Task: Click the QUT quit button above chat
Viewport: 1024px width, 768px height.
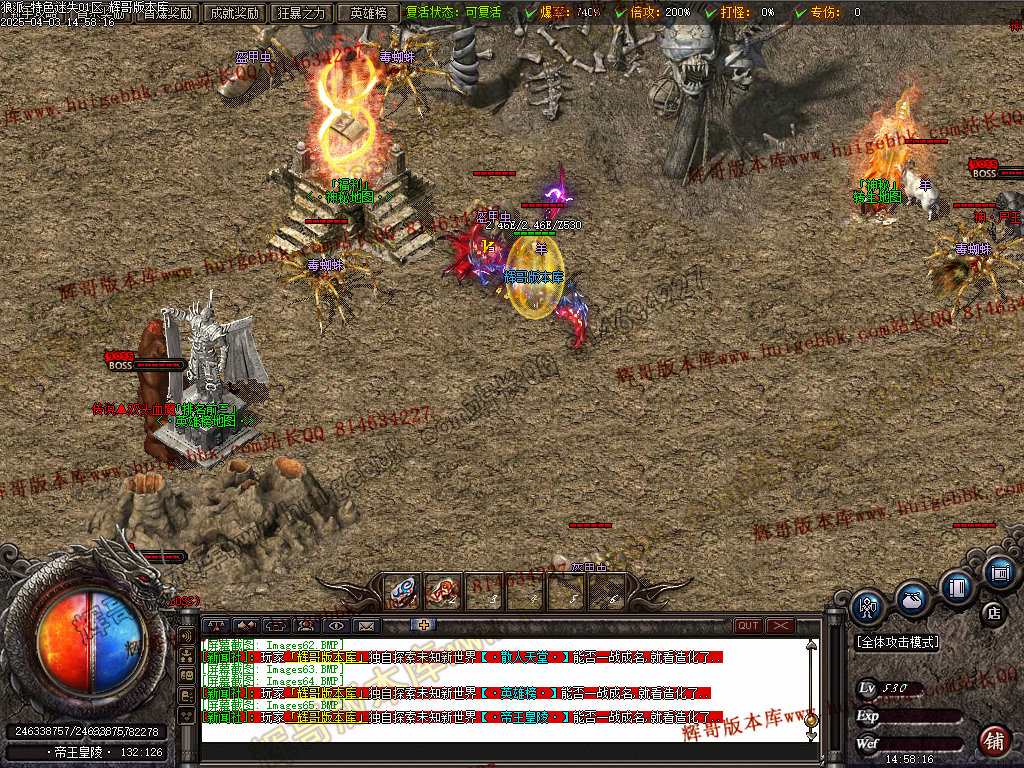Action: point(748,626)
